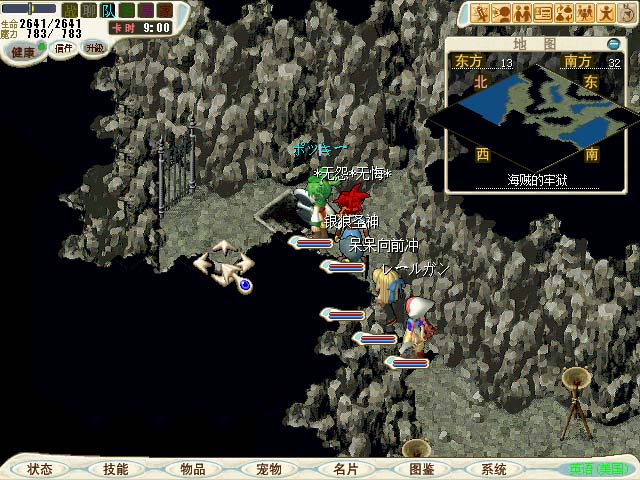The image size is (640, 480).
Task: Select the money bag trade action icon
Action: pyautogui.click(x=565, y=13)
